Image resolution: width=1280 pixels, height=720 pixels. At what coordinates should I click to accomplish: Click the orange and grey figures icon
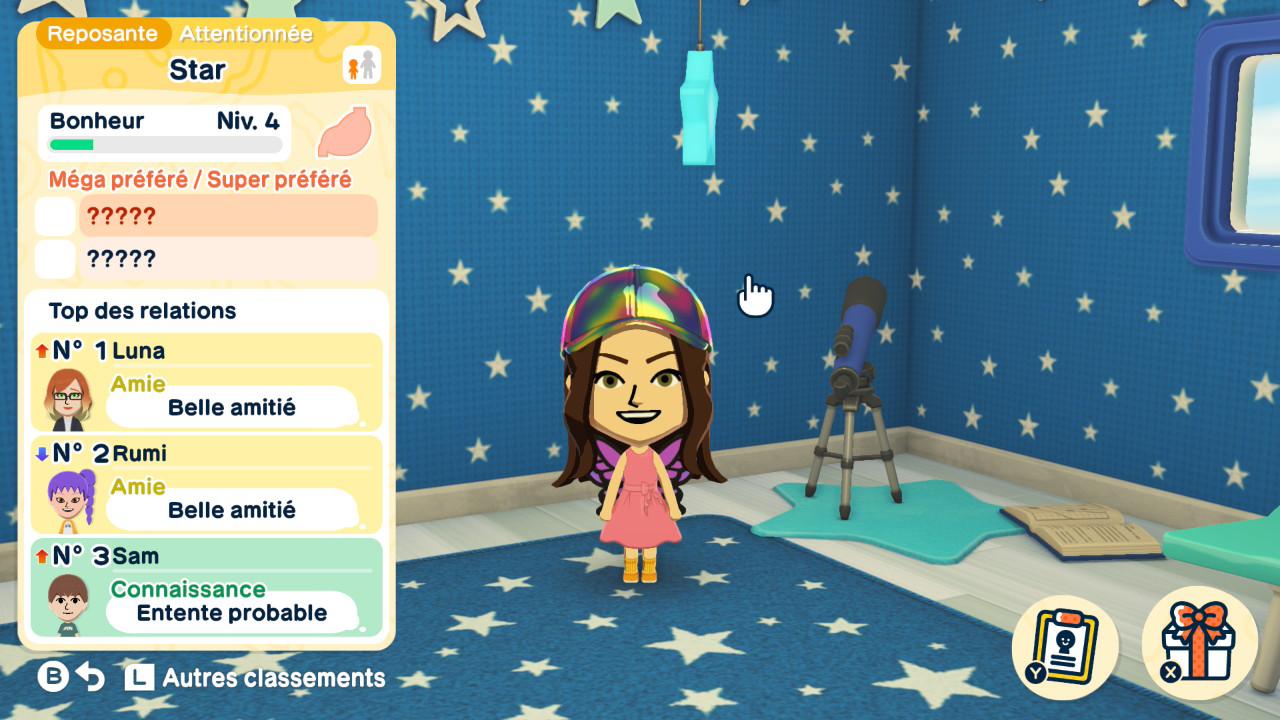362,66
